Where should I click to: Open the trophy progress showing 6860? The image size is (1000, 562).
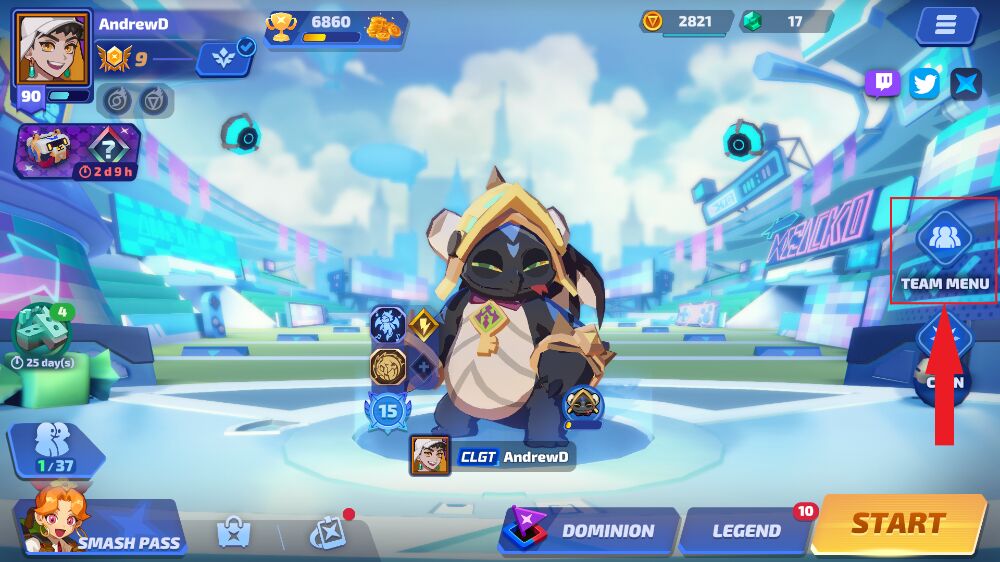pyautogui.click(x=335, y=28)
